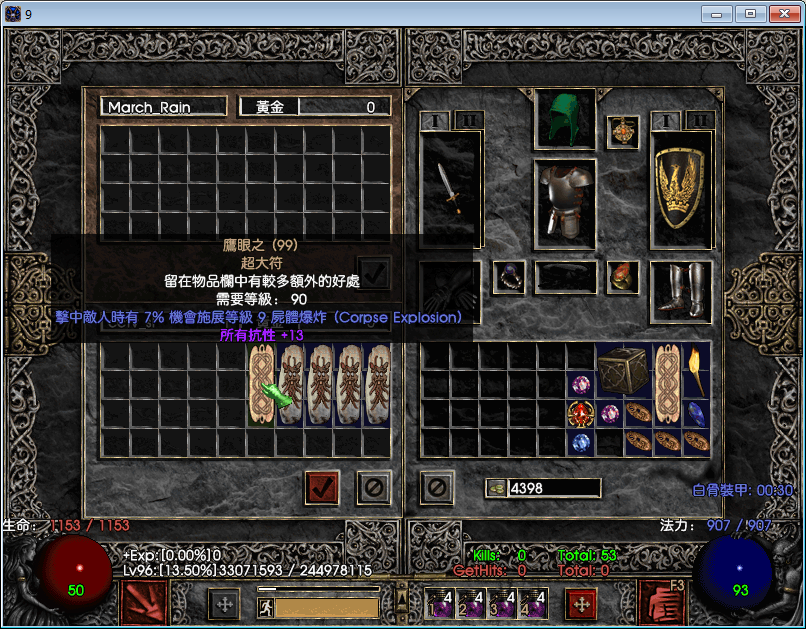
Task: Click the equipped body armor slot
Action: point(565,202)
